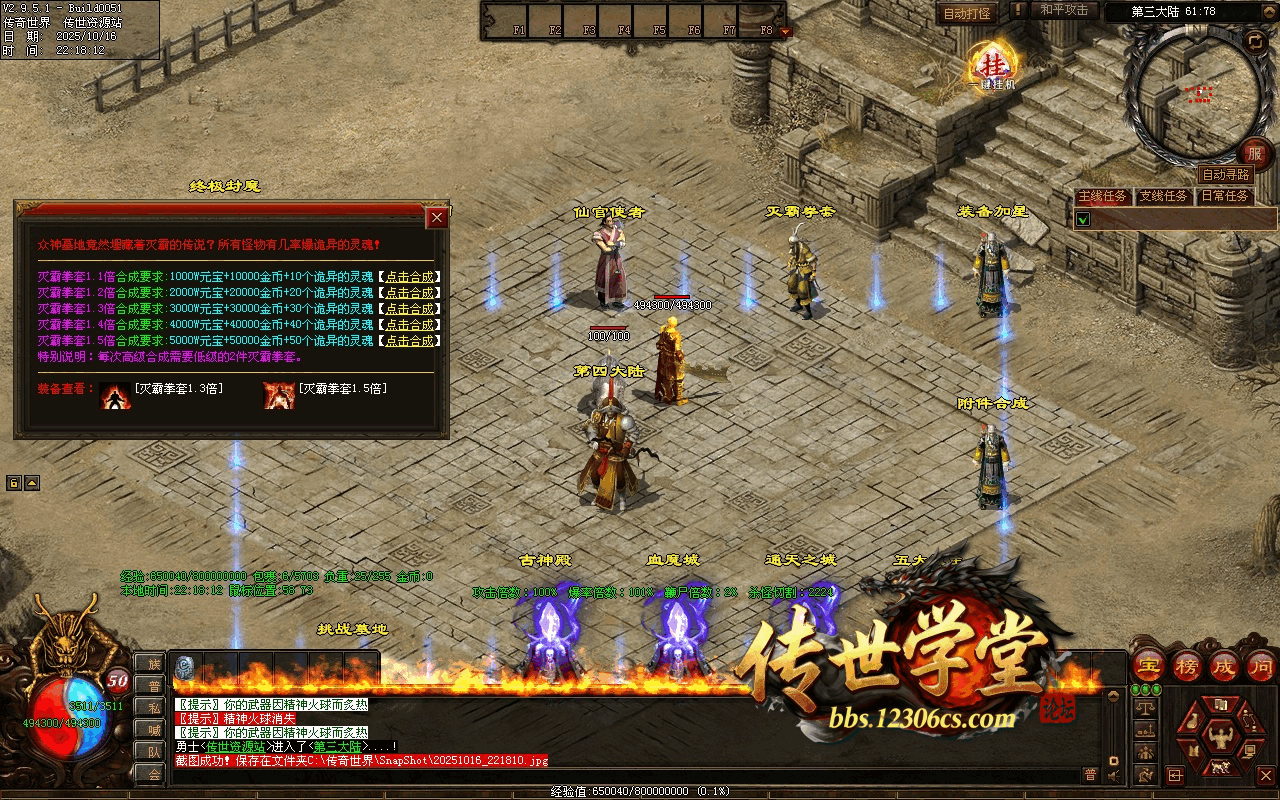Select the 日常任务 daily quests tab

tap(1225, 196)
